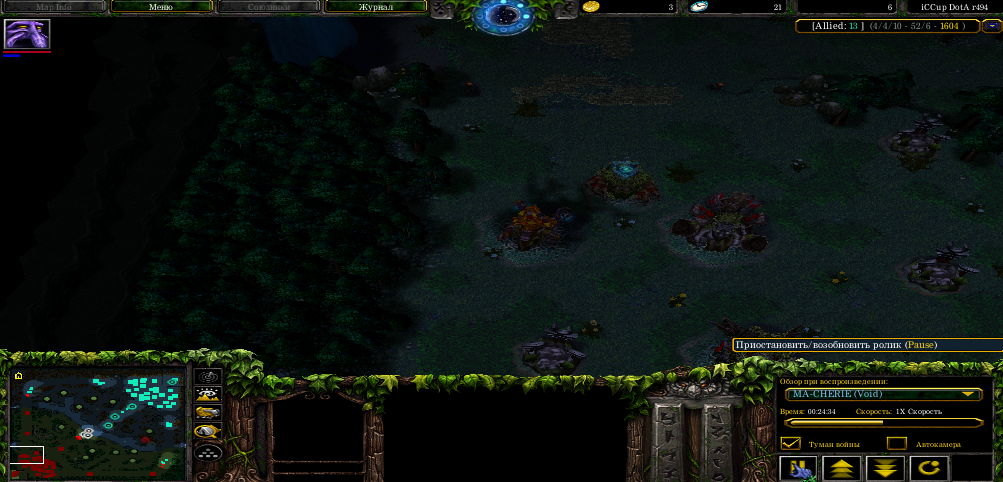The image size is (1003, 482).
Task: Click the replay progress bar
Action: pyautogui.click(x=880, y=423)
